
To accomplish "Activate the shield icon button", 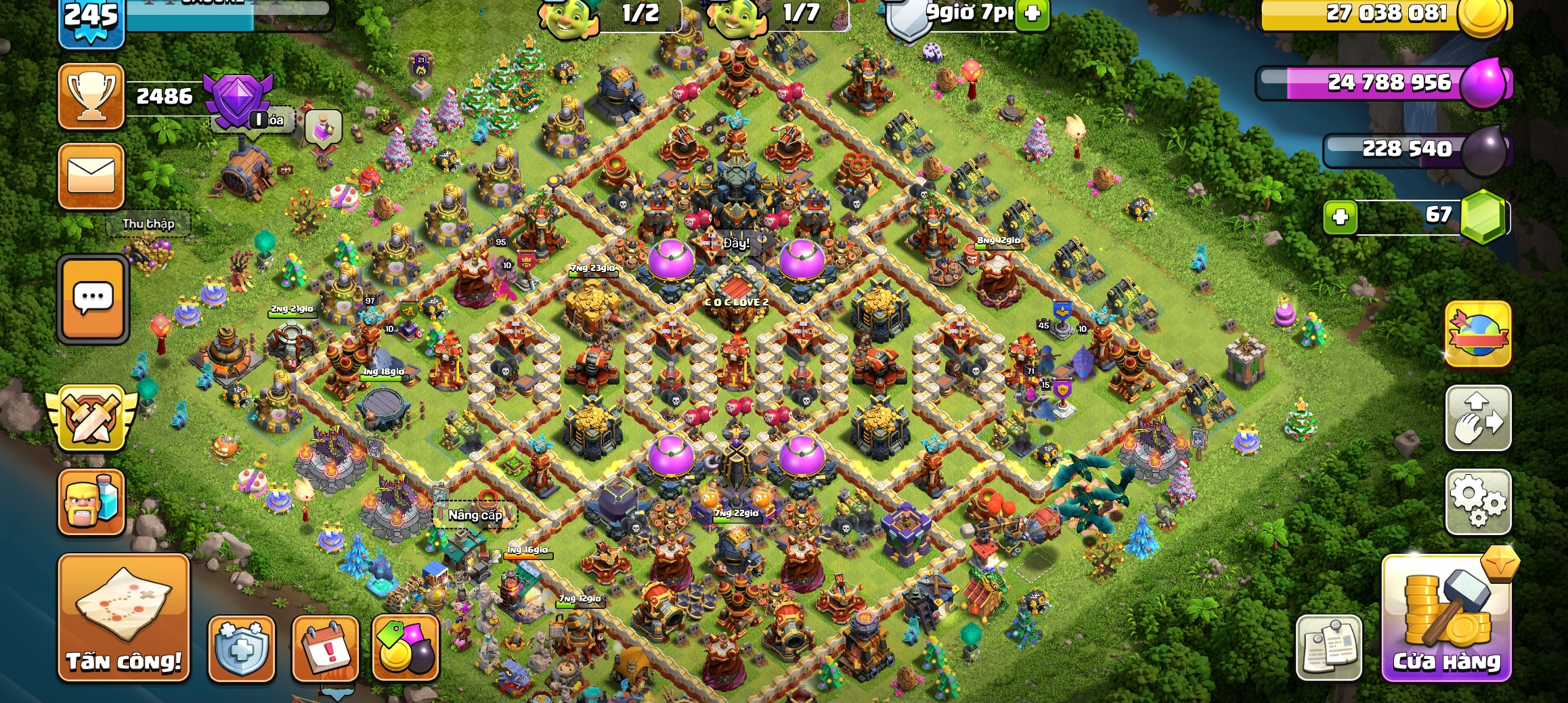I will (x=242, y=648).
